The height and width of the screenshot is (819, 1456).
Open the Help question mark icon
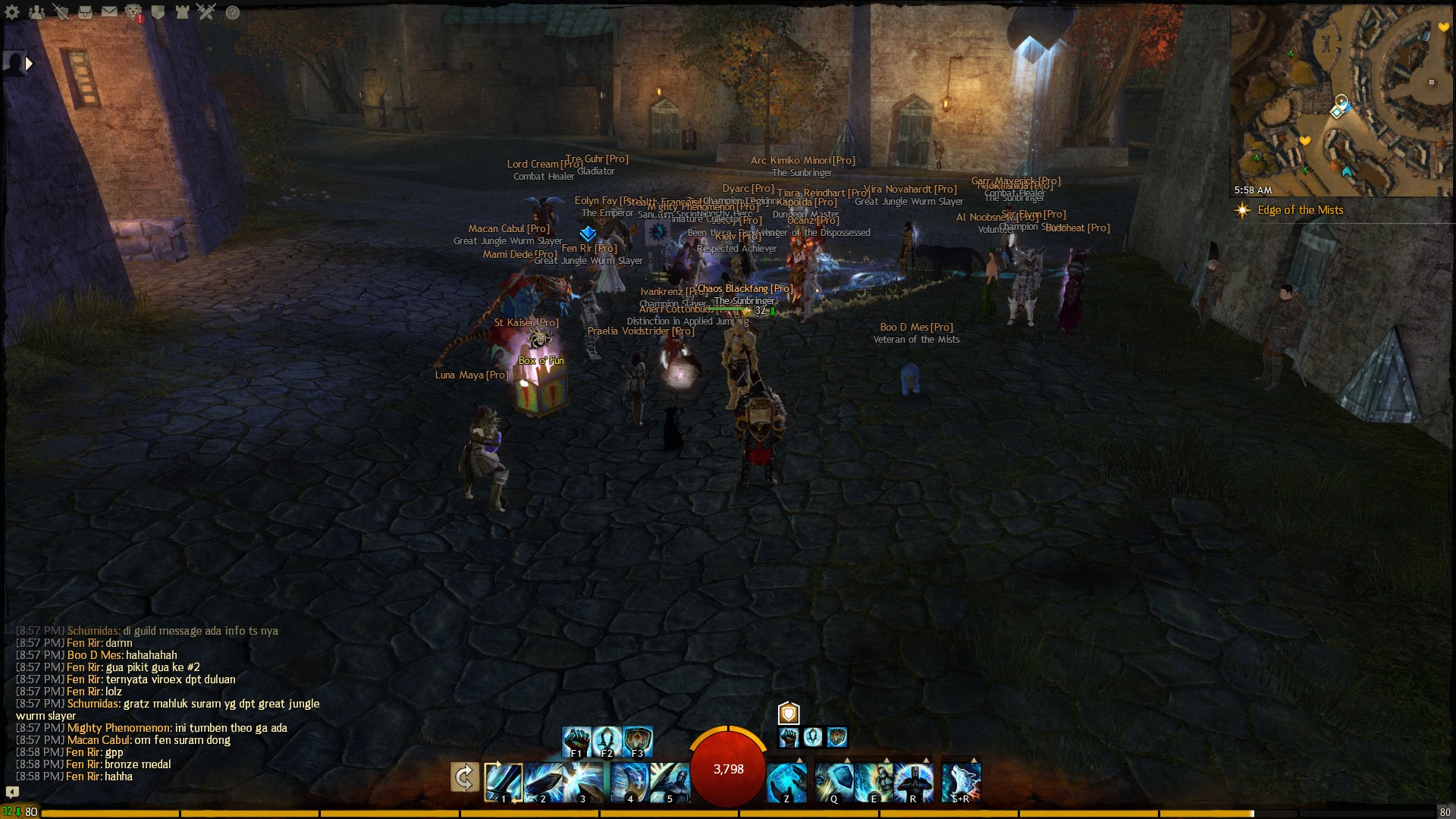233,12
